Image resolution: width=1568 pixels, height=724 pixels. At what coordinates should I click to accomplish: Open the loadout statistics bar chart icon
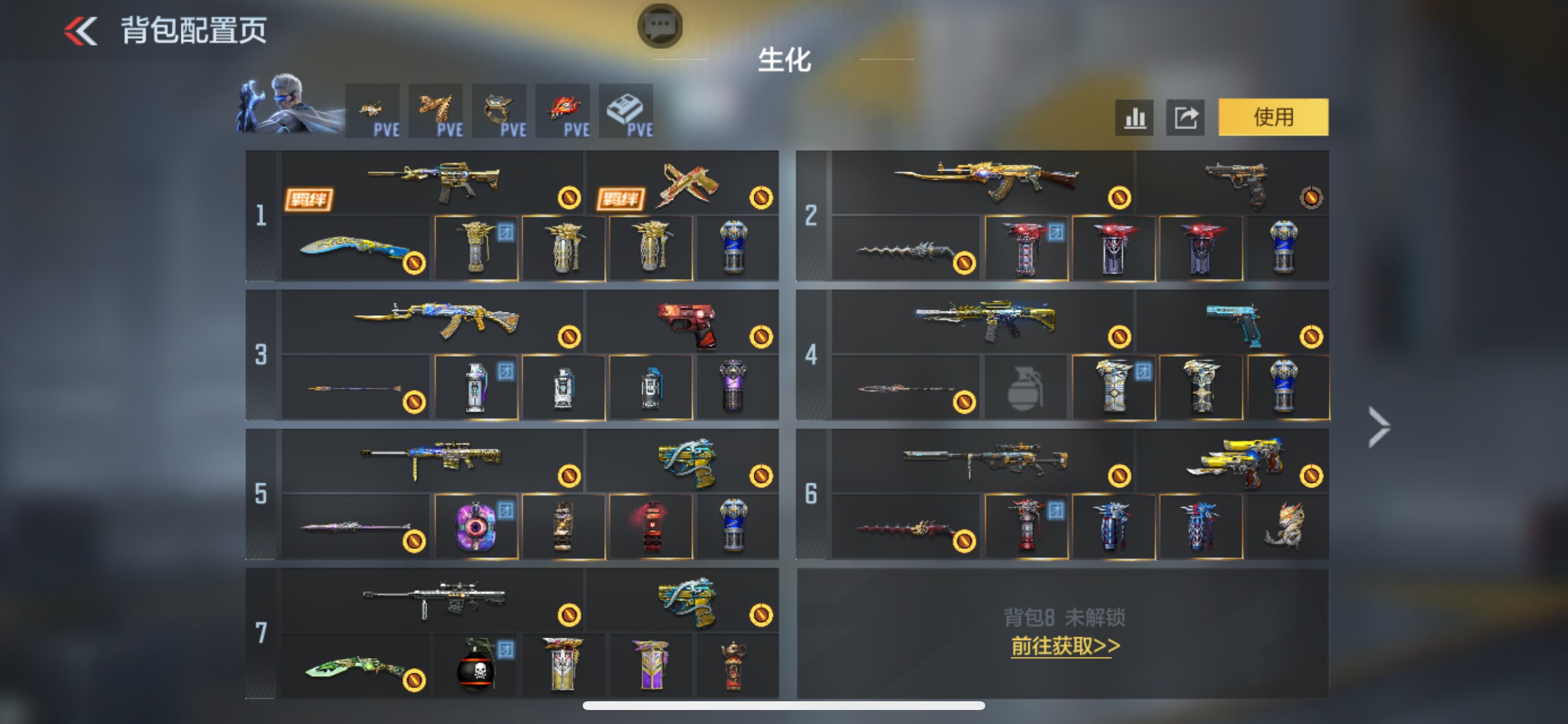tap(1135, 117)
